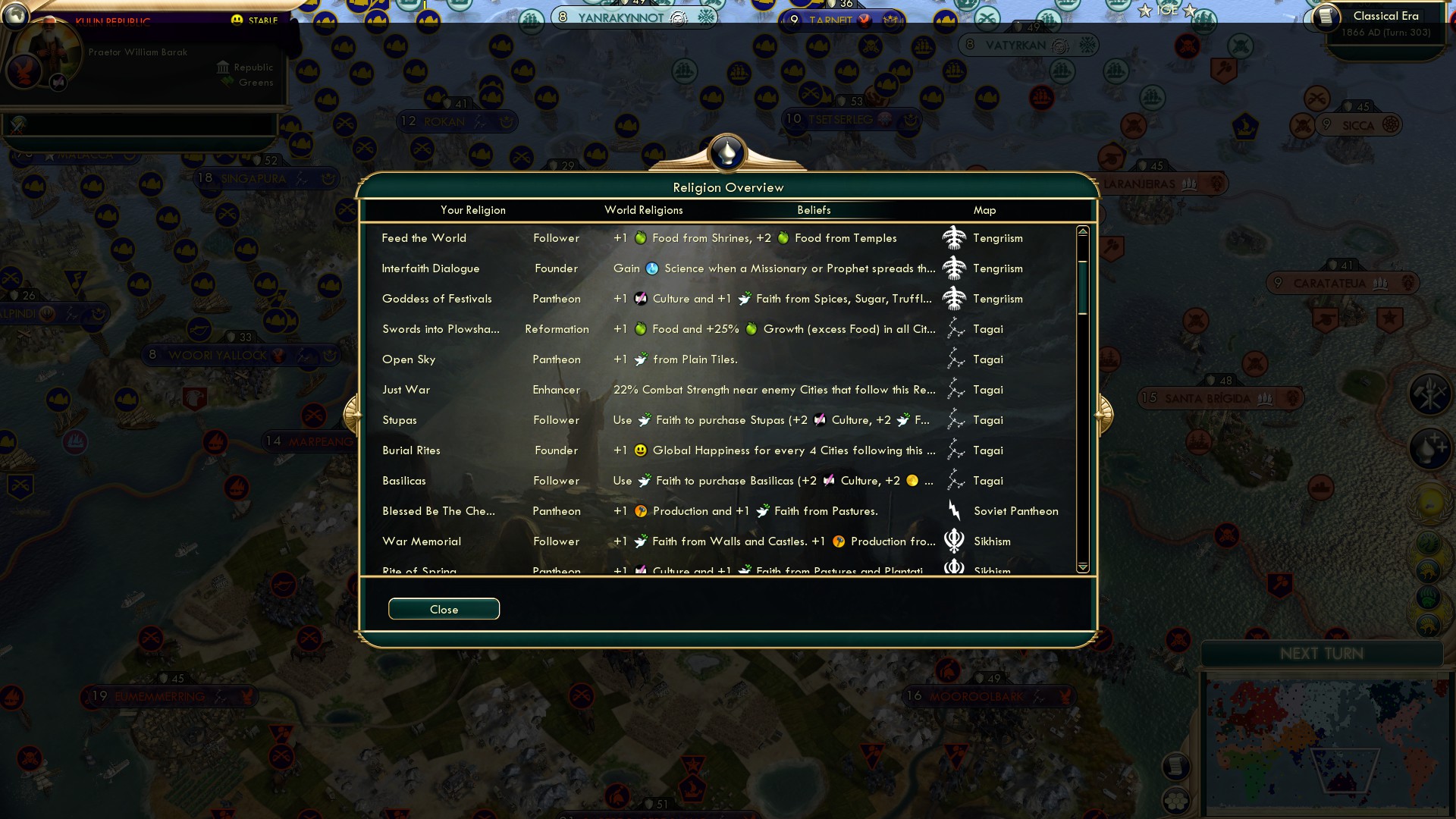Click the Sikhism icon beside War Memorial
Screen dimensions: 1456x819
[x=953, y=541]
